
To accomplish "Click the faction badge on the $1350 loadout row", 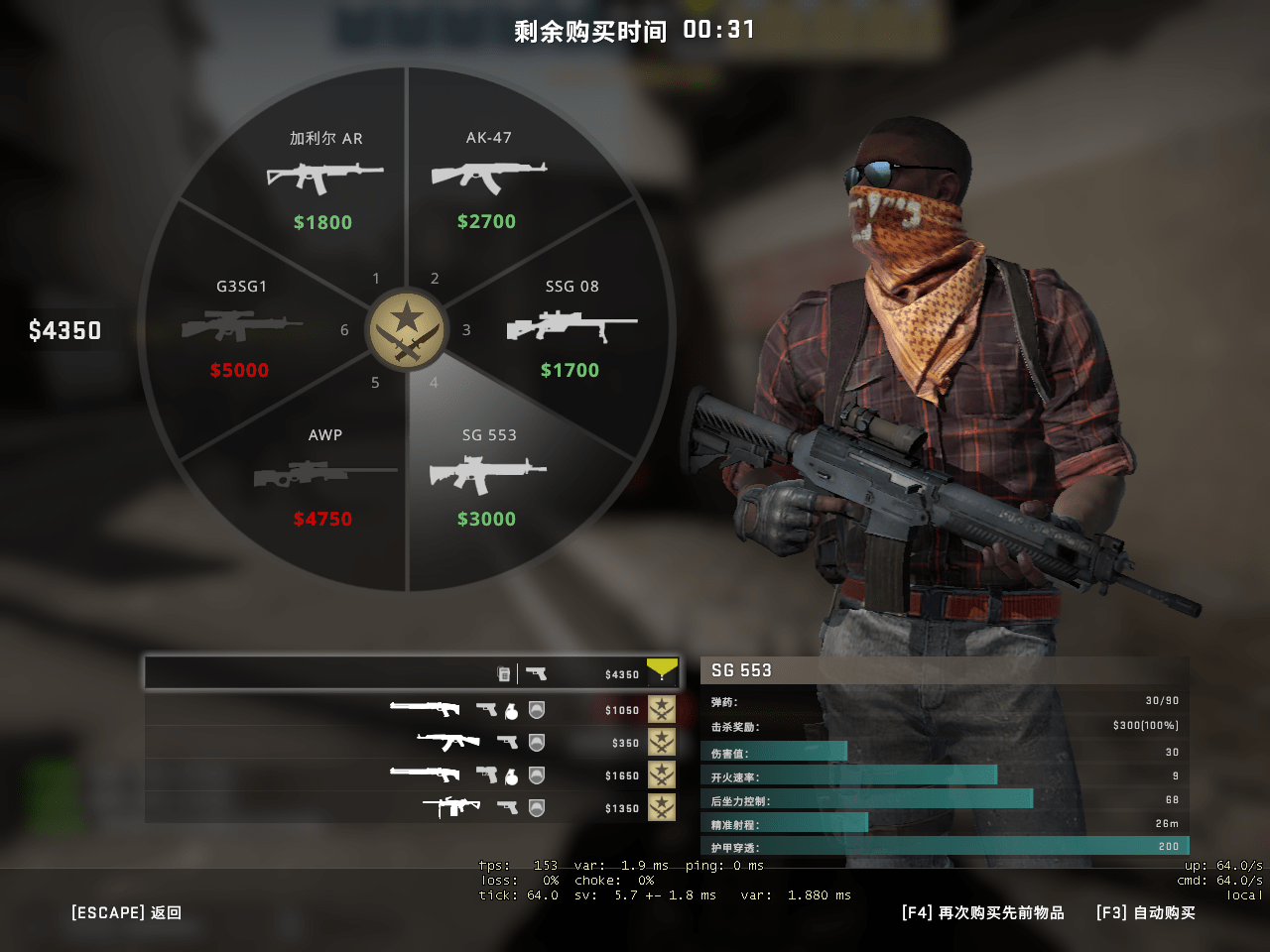I will pos(662,807).
